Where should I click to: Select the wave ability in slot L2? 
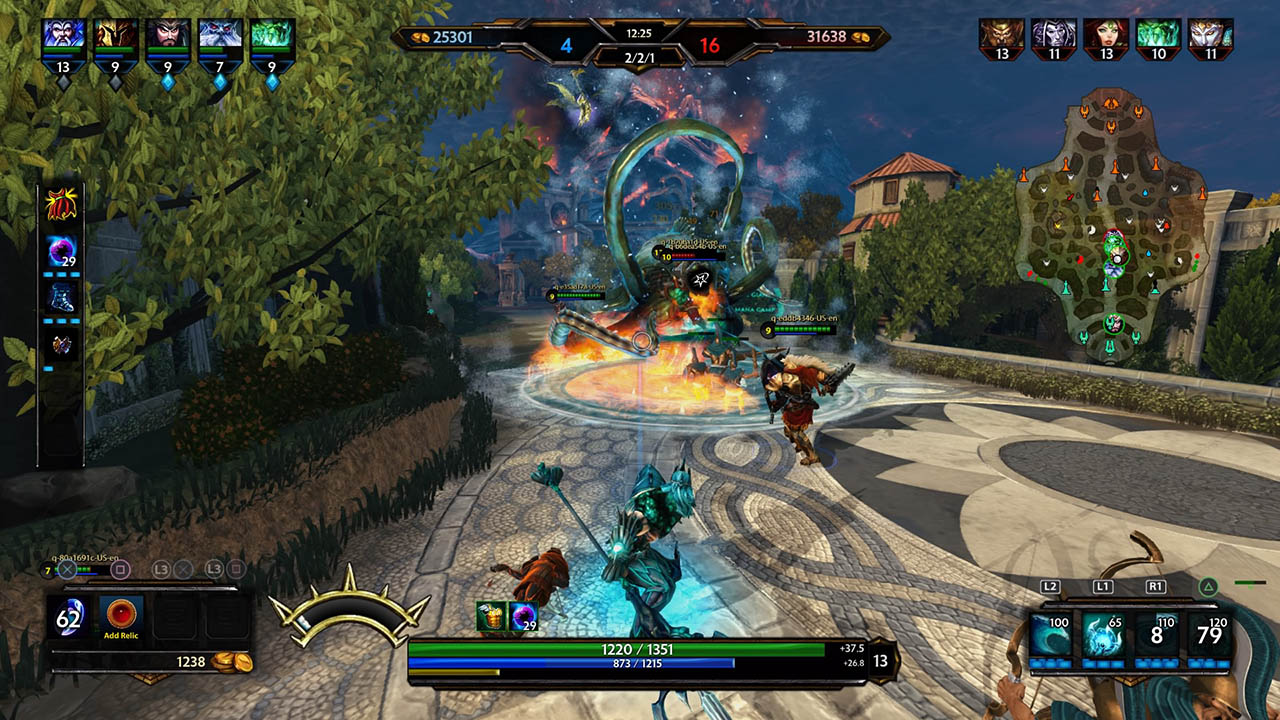pos(1051,635)
